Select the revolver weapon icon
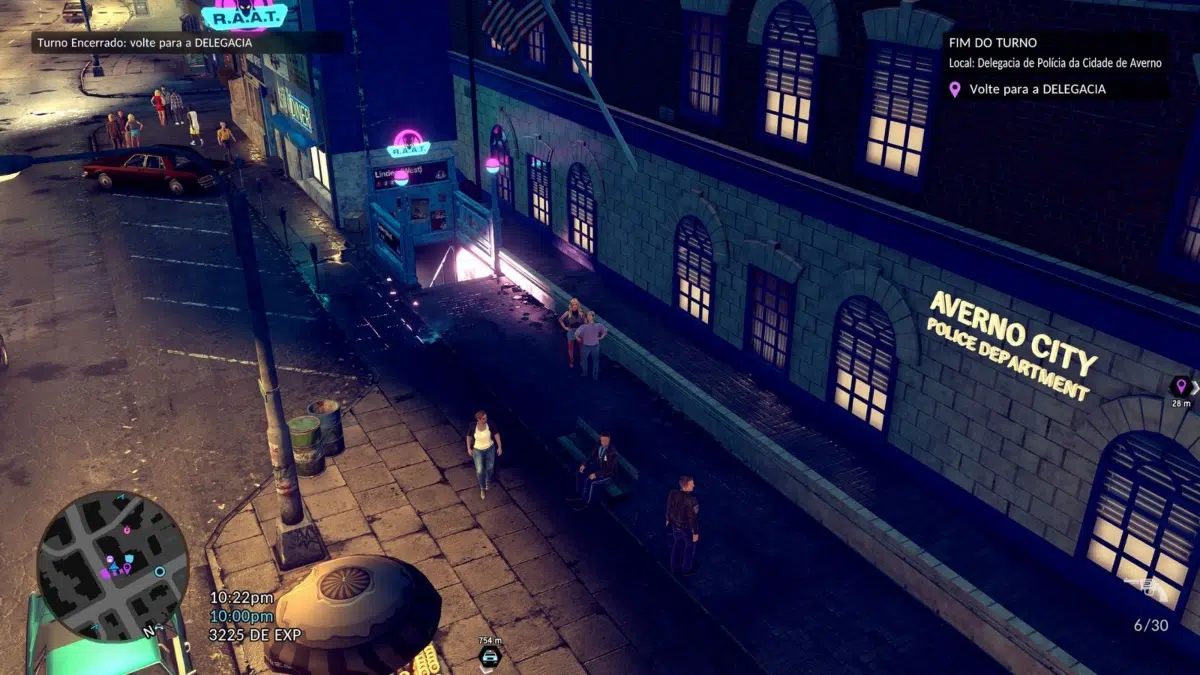This screenshot has width=1200, height=675. pyautogui.click(x=1146, y=589)
